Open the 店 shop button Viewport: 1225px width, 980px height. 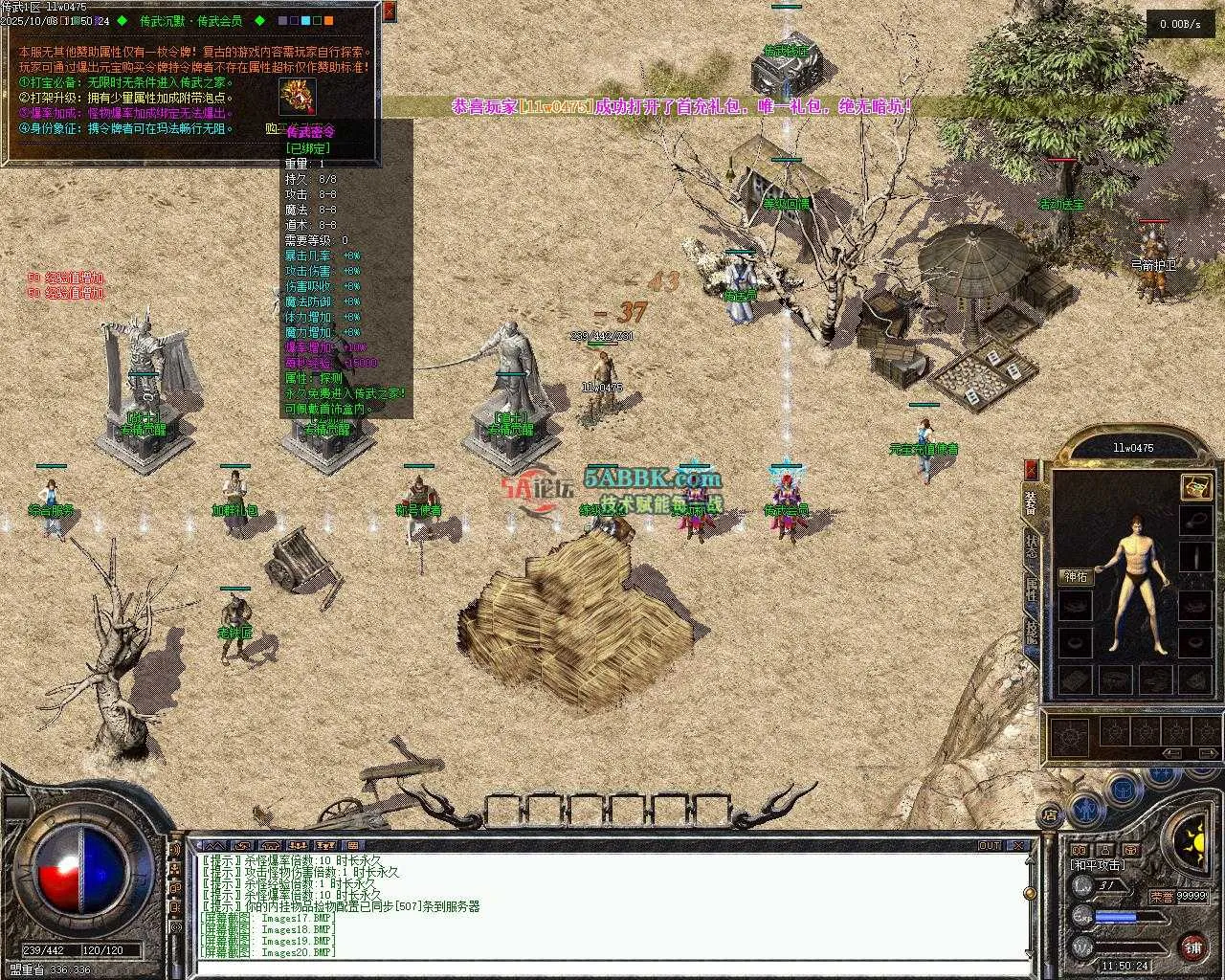1050,815
